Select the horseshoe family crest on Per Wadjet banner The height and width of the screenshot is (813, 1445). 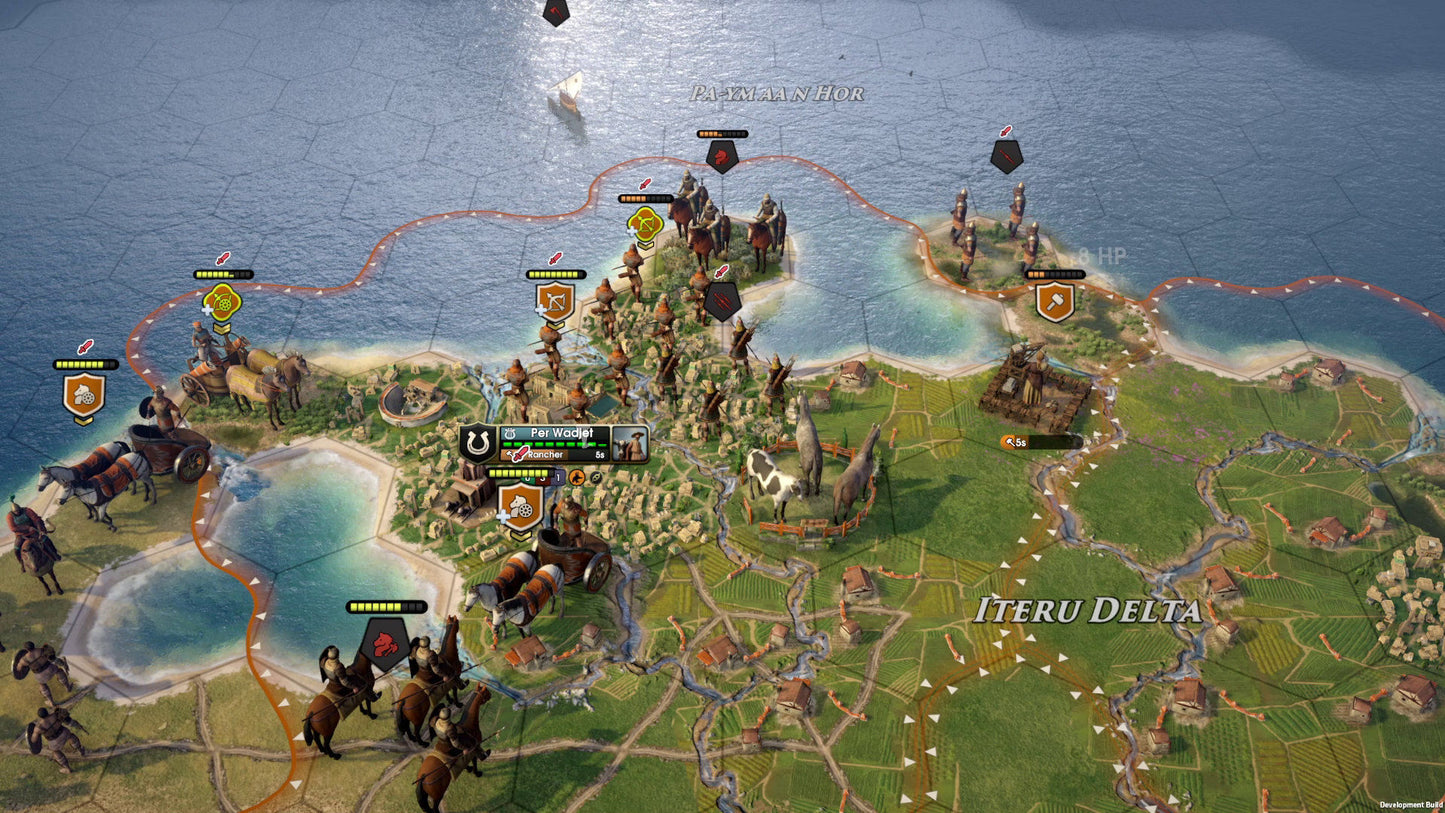pyautogui.click(x=478, y=442)
